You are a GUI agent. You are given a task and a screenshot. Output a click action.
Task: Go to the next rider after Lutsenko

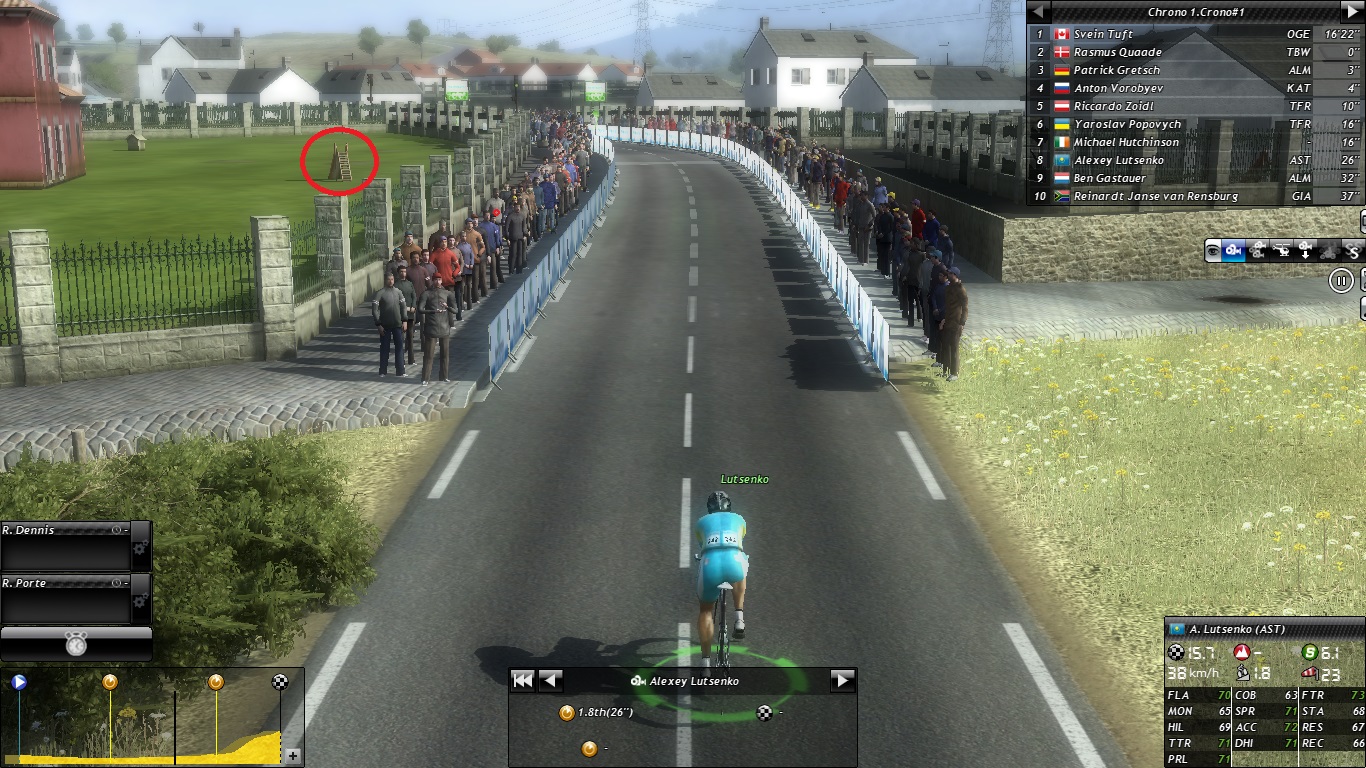click(x=842, y=680)
